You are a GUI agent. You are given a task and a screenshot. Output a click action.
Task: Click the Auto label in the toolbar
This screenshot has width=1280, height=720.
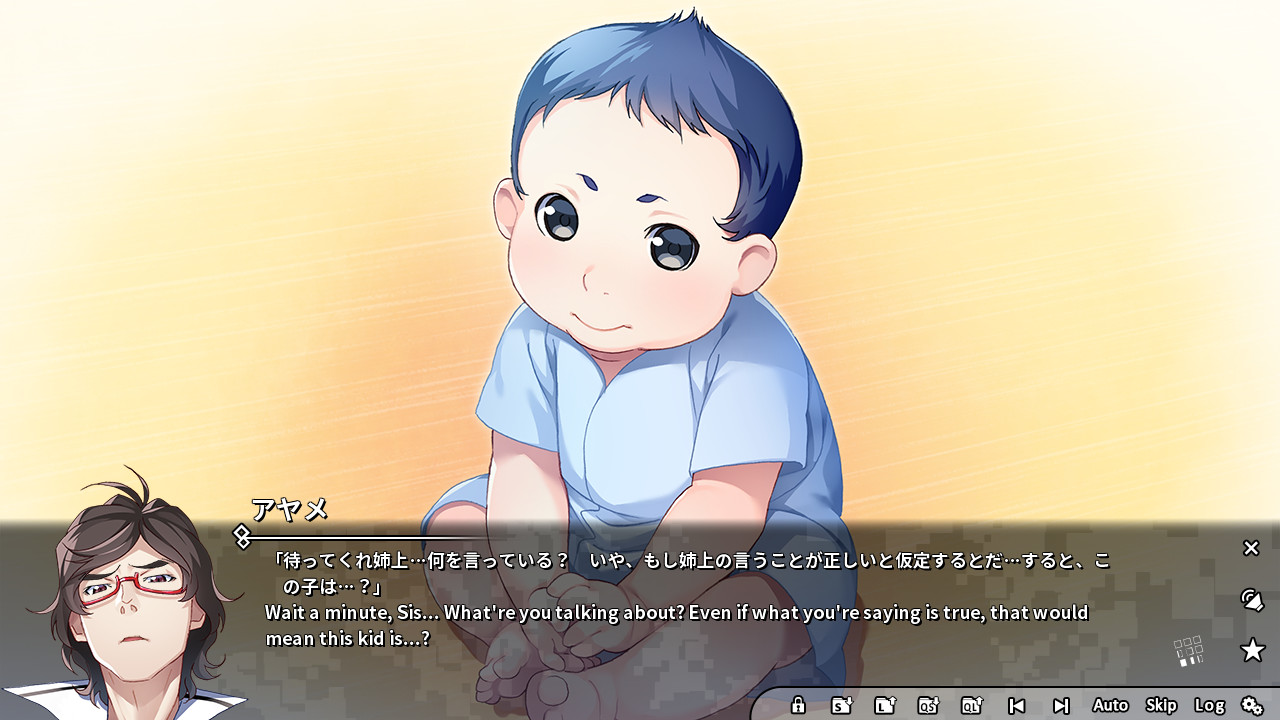(x=1110, y=704)
